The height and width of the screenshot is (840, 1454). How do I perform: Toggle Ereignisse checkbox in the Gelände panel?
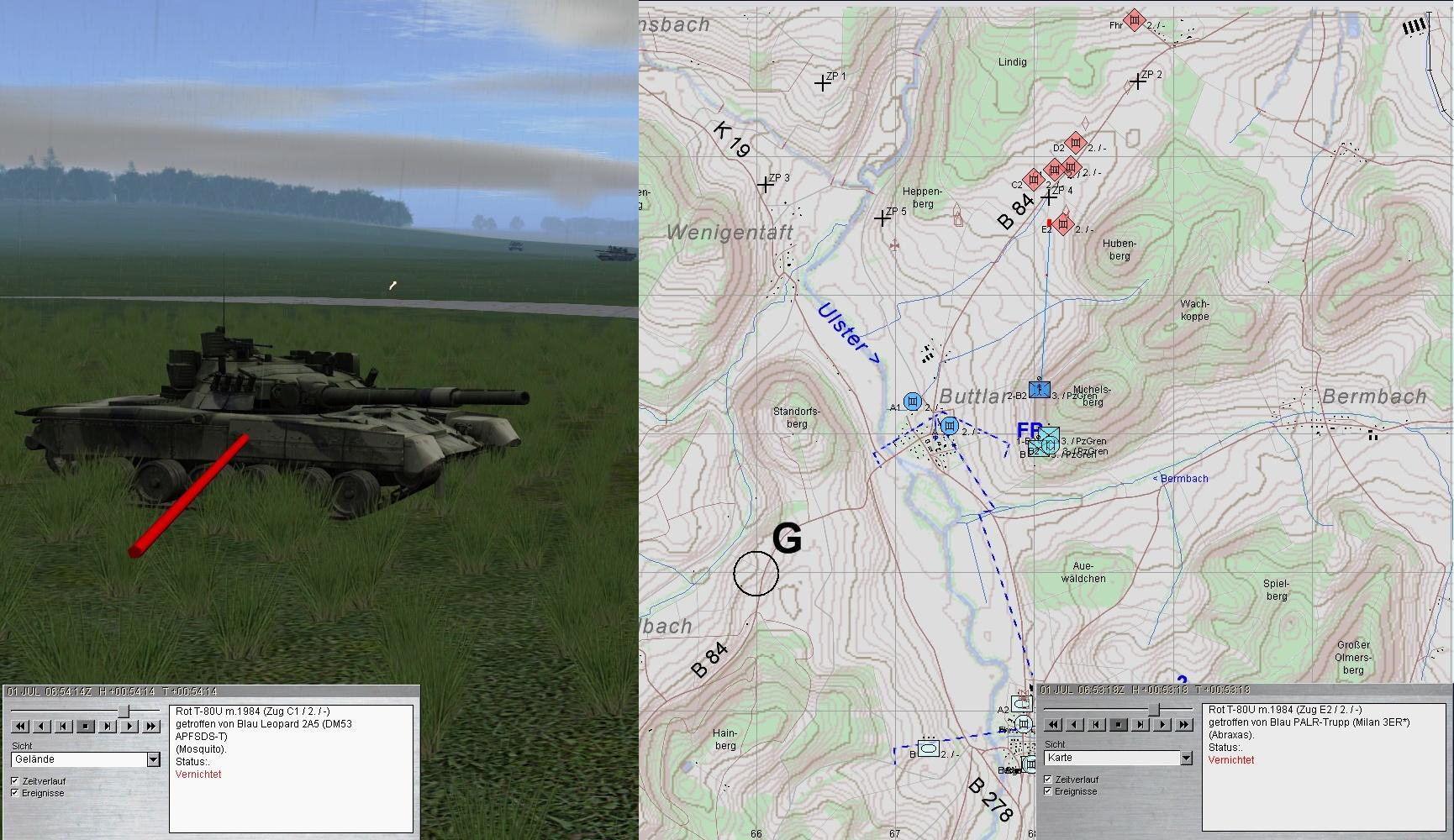pos(15,793)
